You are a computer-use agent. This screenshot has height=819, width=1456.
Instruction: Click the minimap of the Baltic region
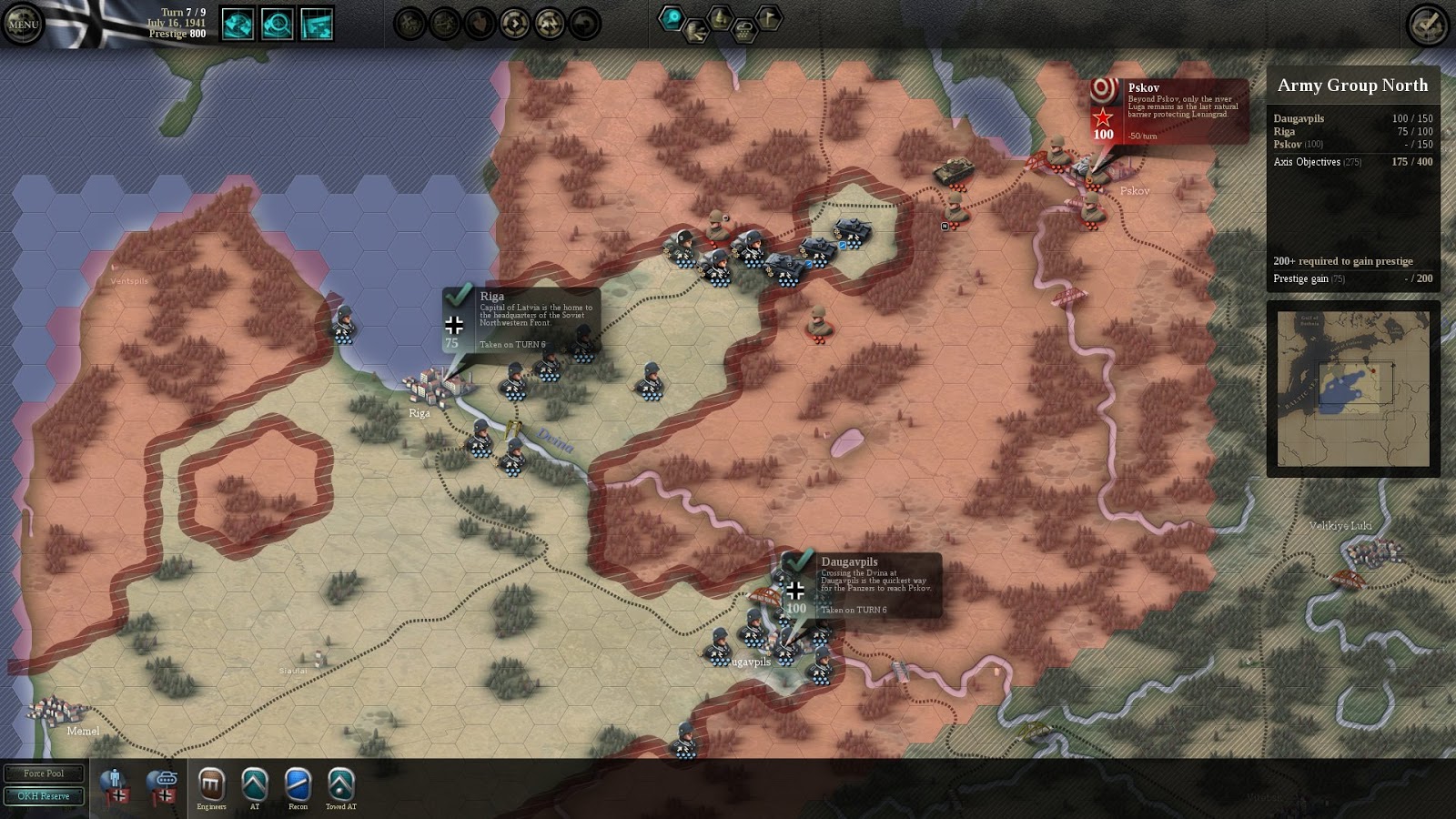tap(1353, 389)
